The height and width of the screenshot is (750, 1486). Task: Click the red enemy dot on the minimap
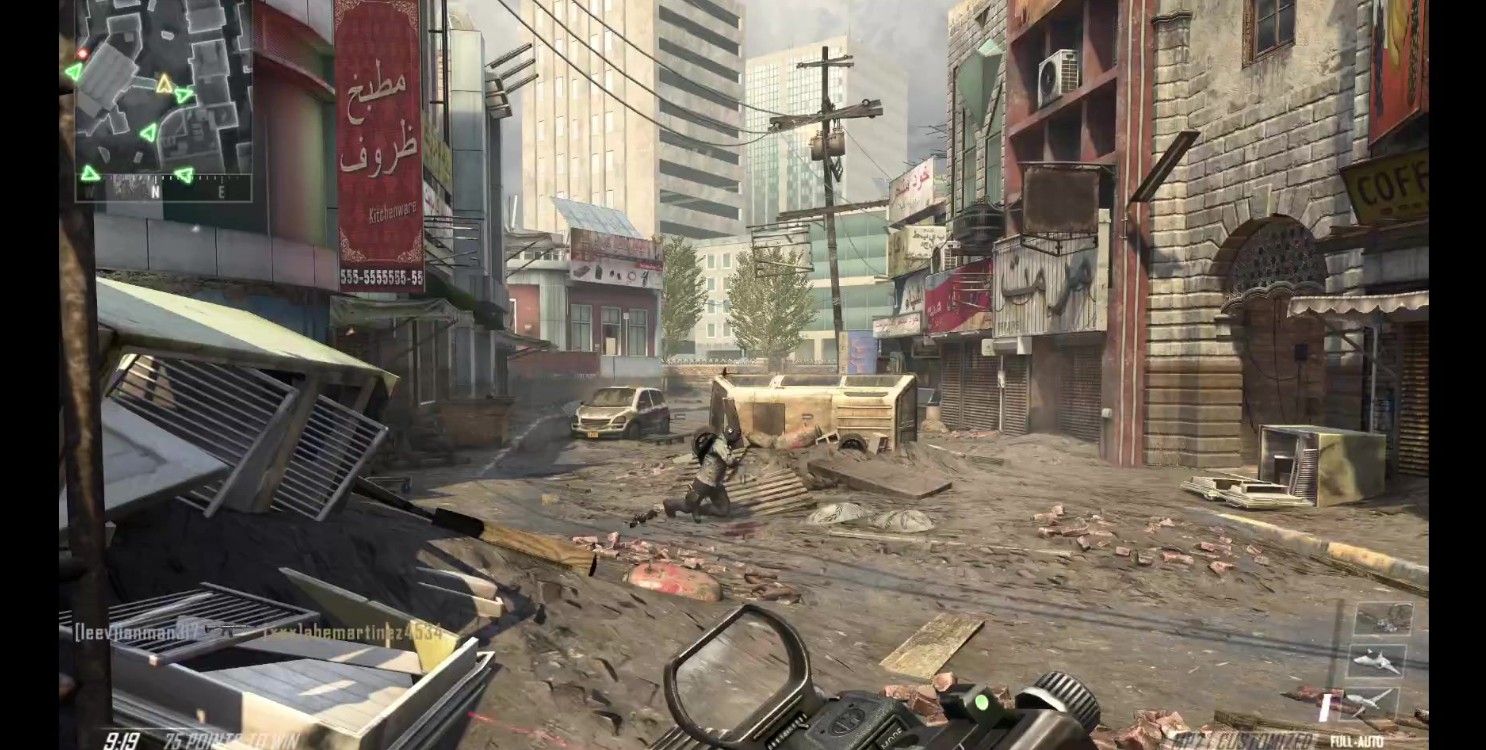[x=82, y=53]
